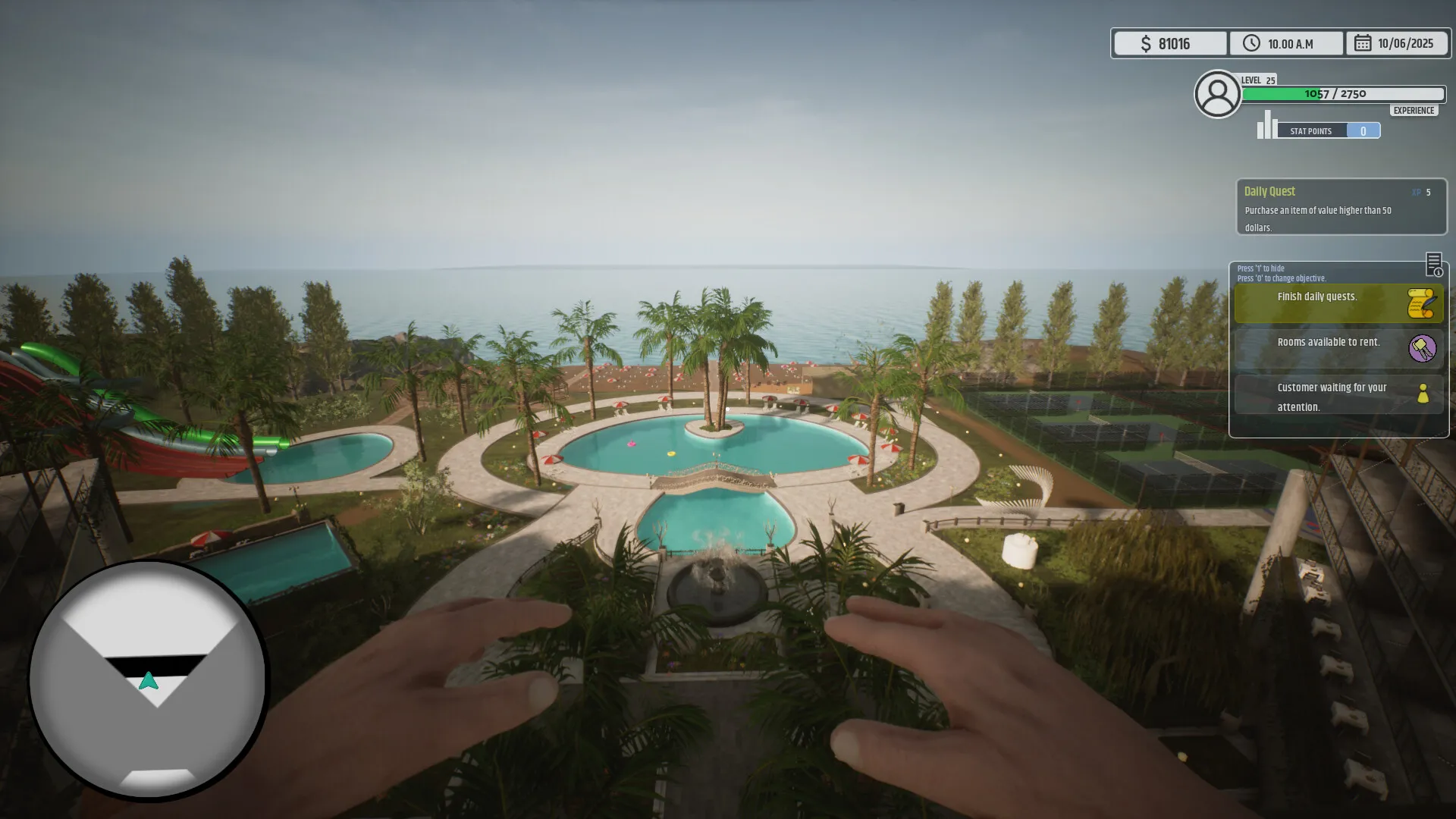This screenshot has width=1456, height=819.
Task: Click the dollar sign money icon
Action: pos(1147,43)
